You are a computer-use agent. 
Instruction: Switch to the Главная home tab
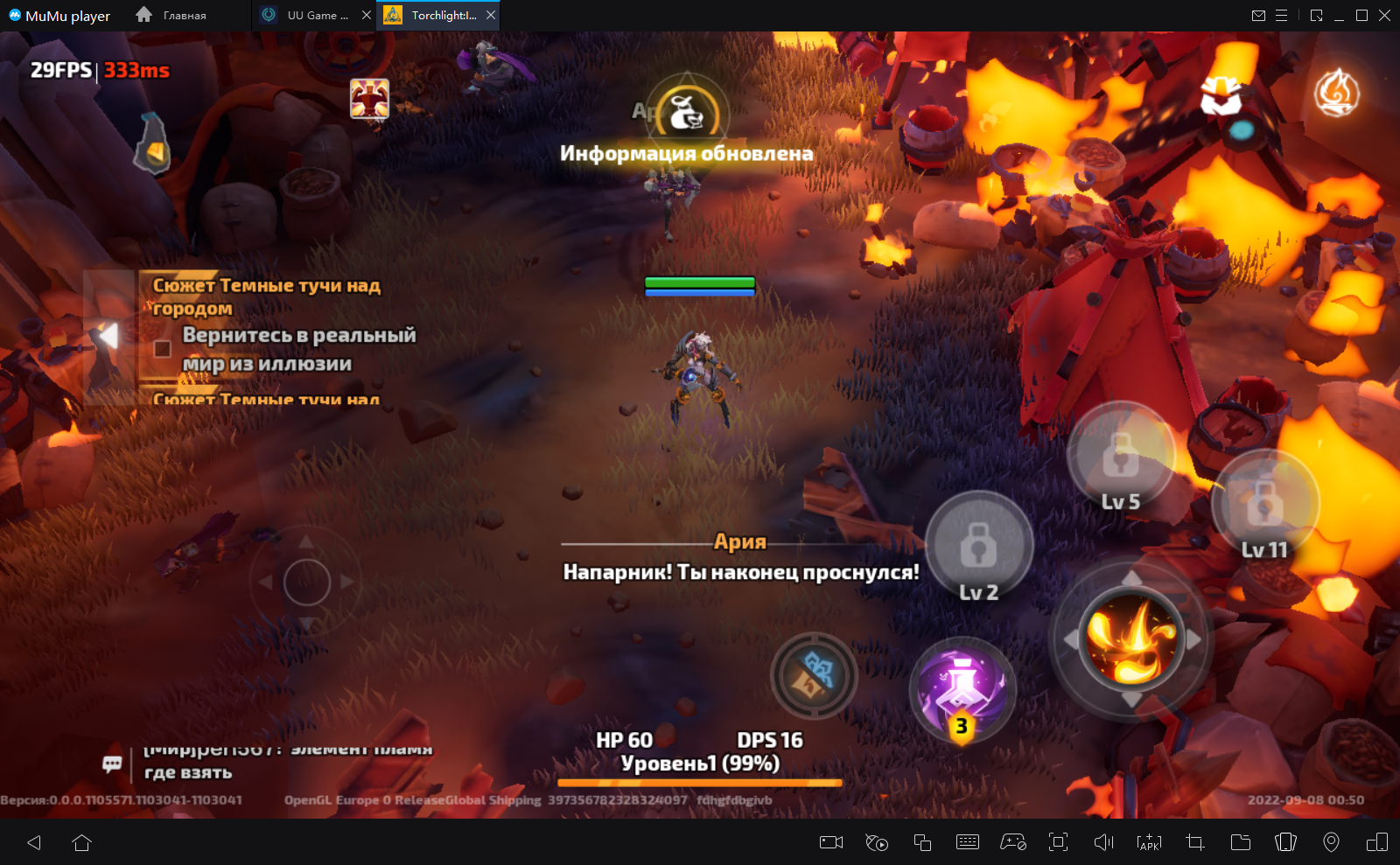click(x=172, y=15)
